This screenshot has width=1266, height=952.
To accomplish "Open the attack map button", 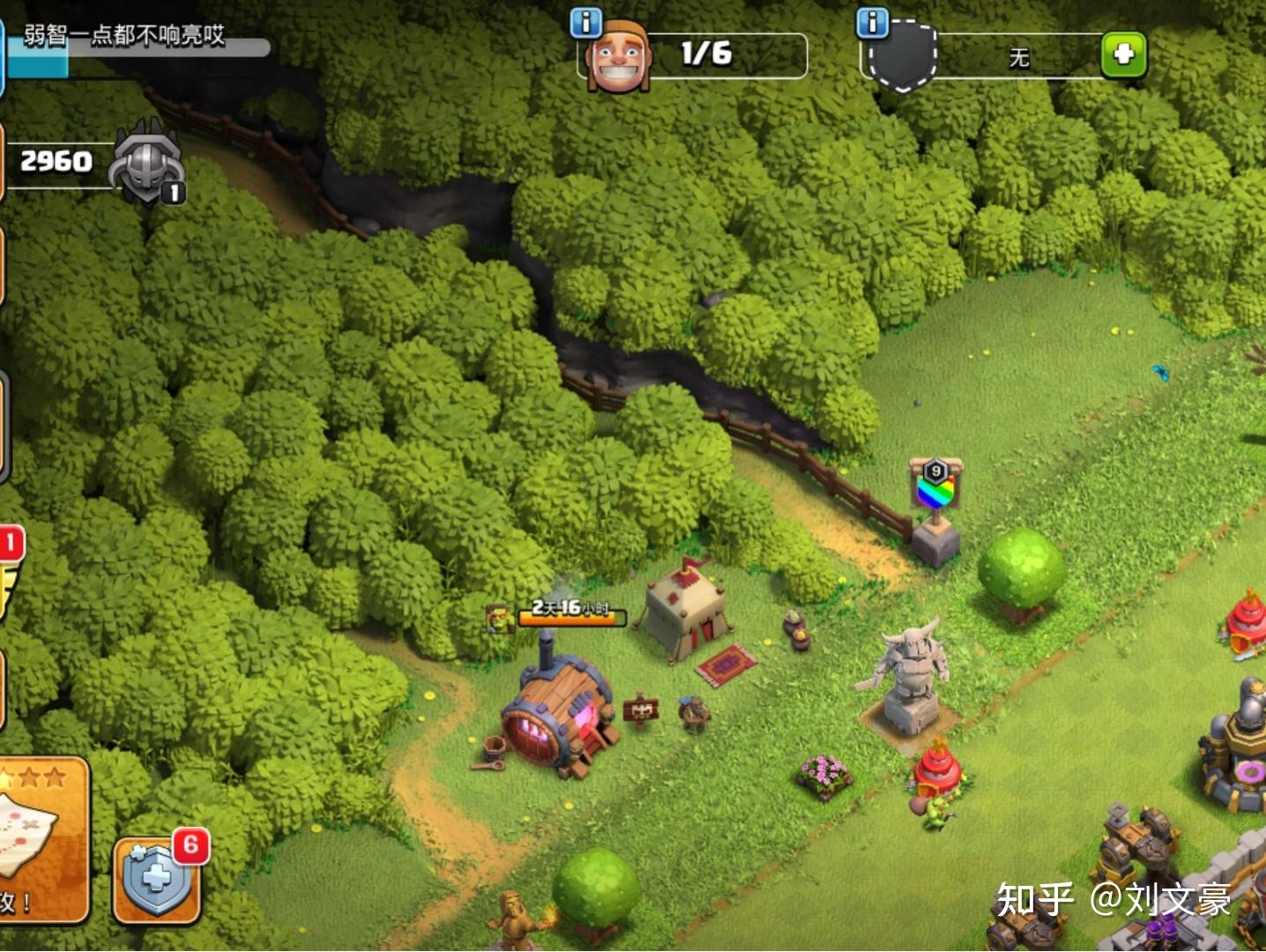I will (x=40, y=837).
